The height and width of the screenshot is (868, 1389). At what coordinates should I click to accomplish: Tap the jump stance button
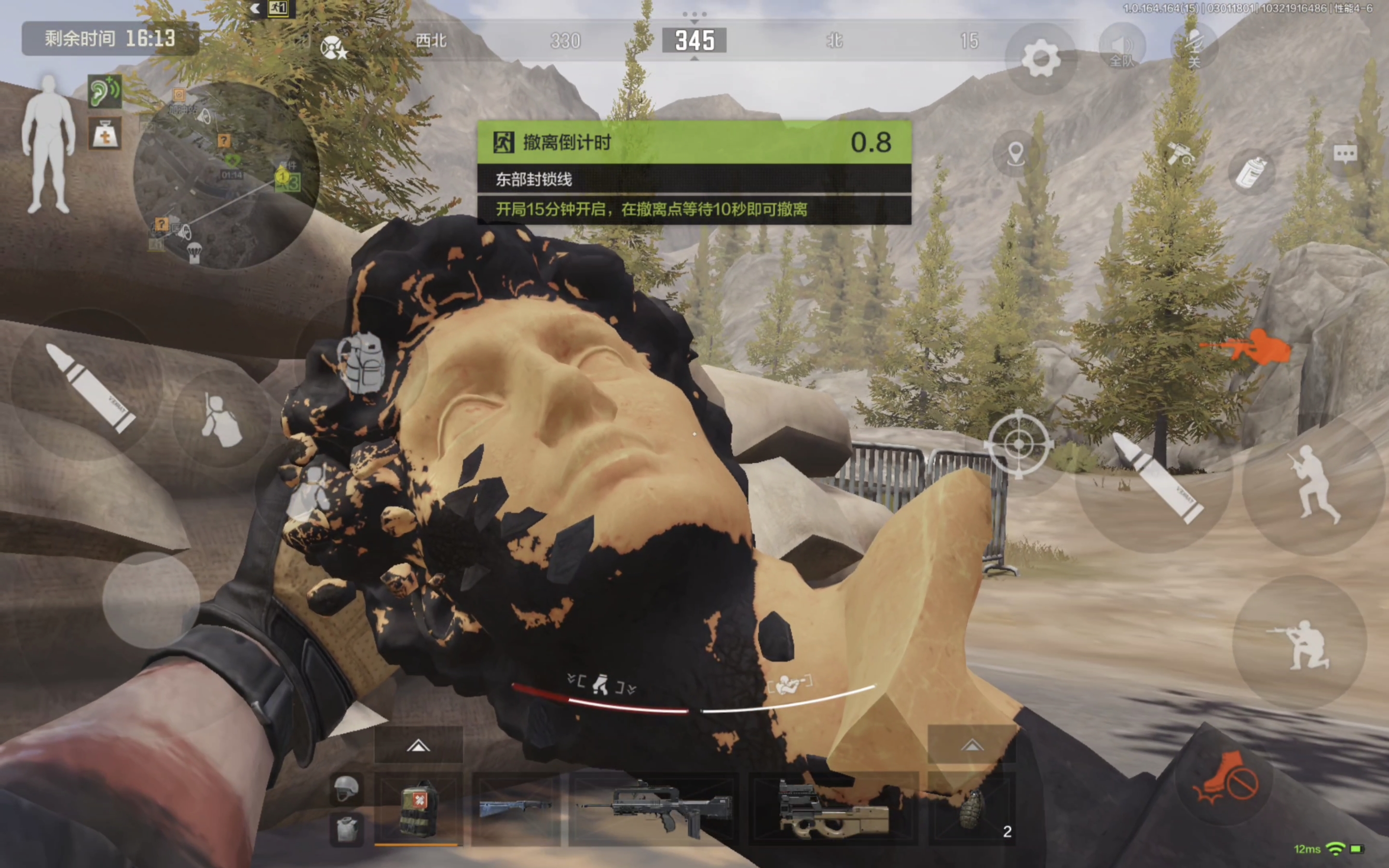click(1313, 483)
